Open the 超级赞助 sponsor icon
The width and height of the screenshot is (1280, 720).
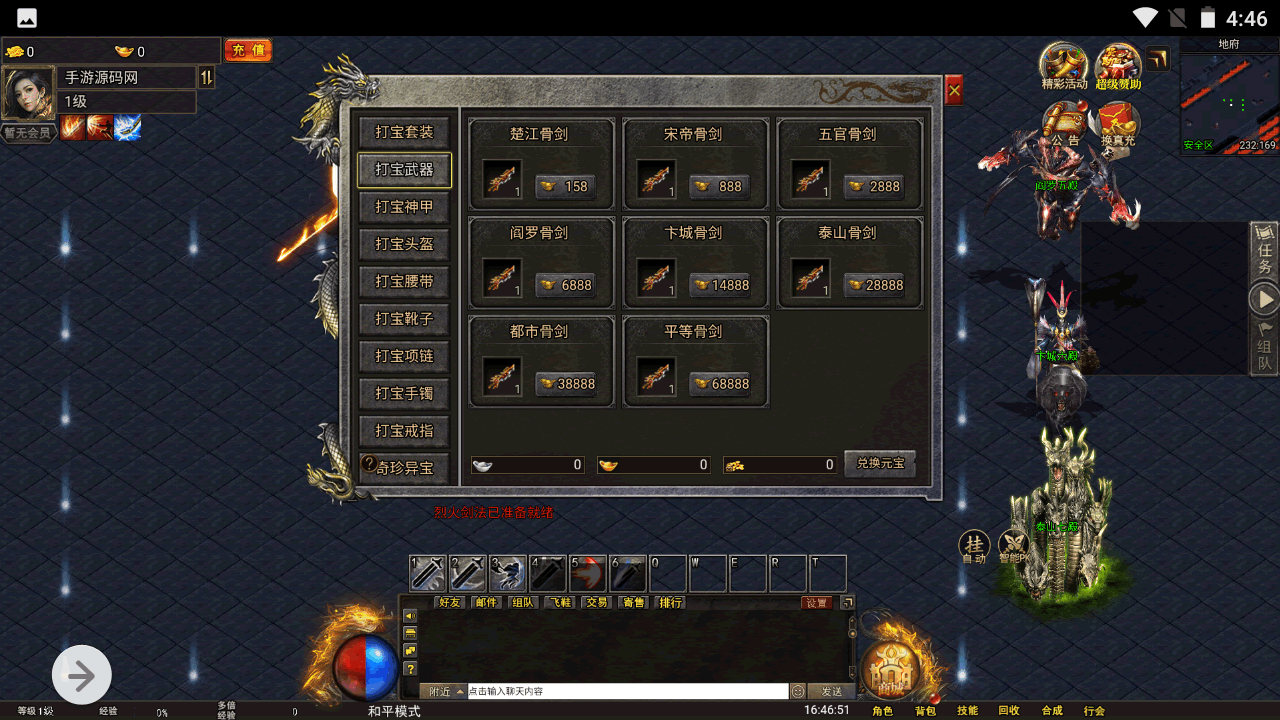click(1117, 65)
